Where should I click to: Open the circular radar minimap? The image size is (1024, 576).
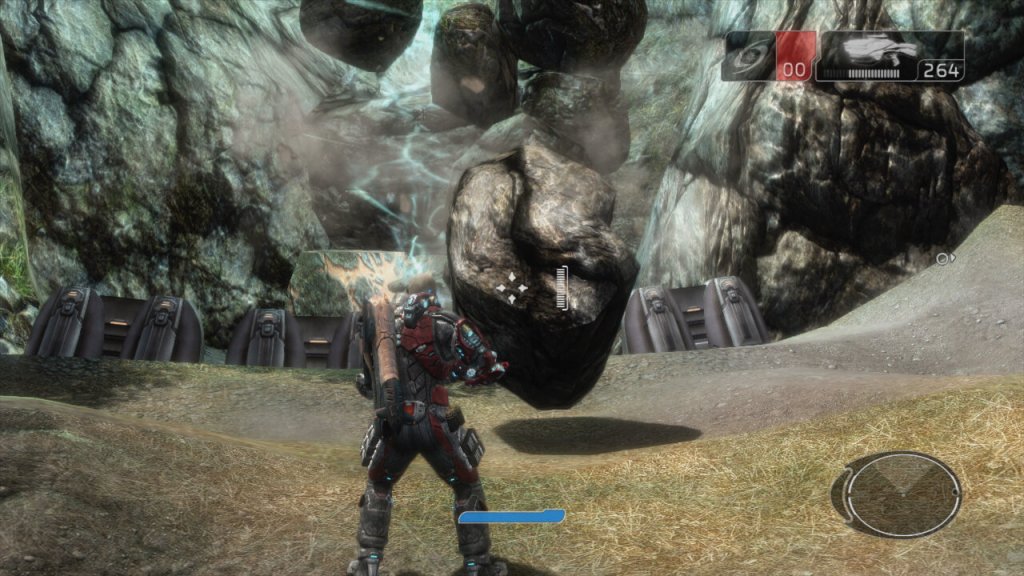[896, 494]
